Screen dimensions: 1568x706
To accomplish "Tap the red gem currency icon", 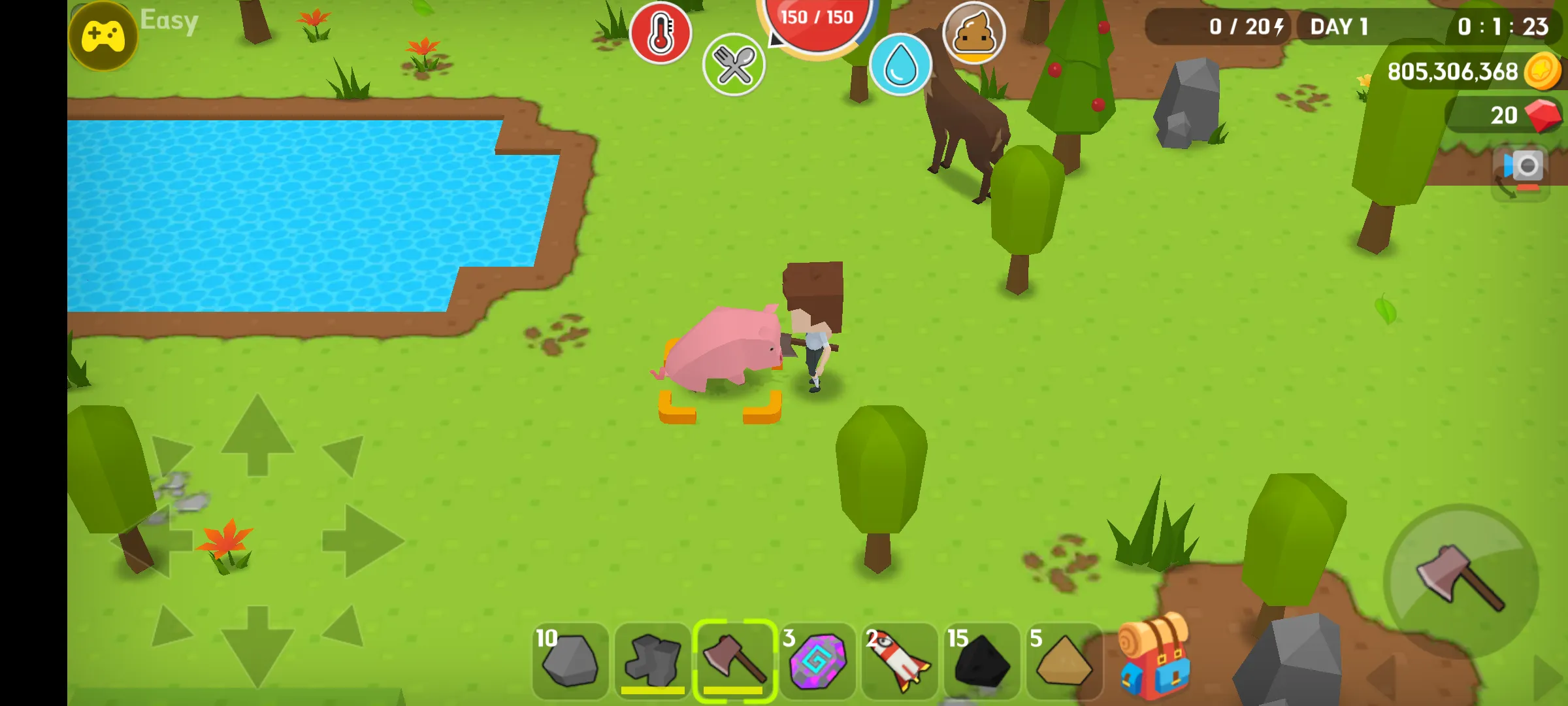I will (x=1542, y=115).
